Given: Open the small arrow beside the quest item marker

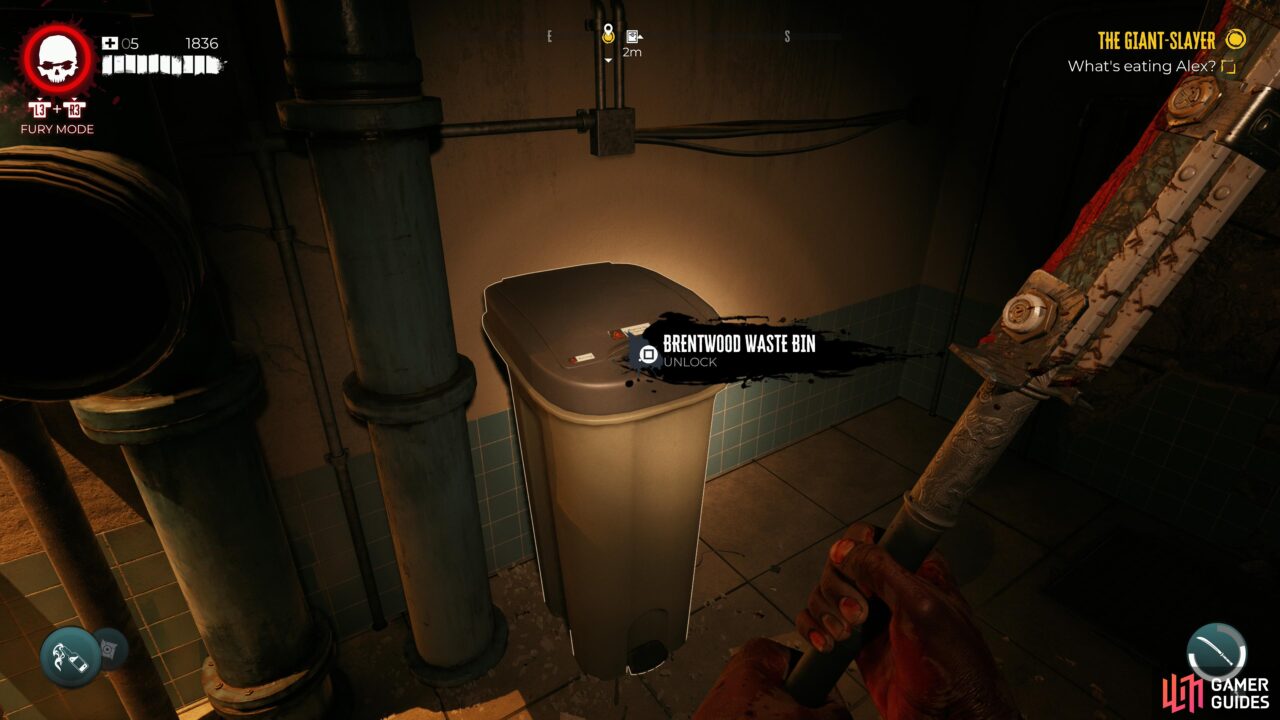Looking at the screenshot, I should [640, 37].
